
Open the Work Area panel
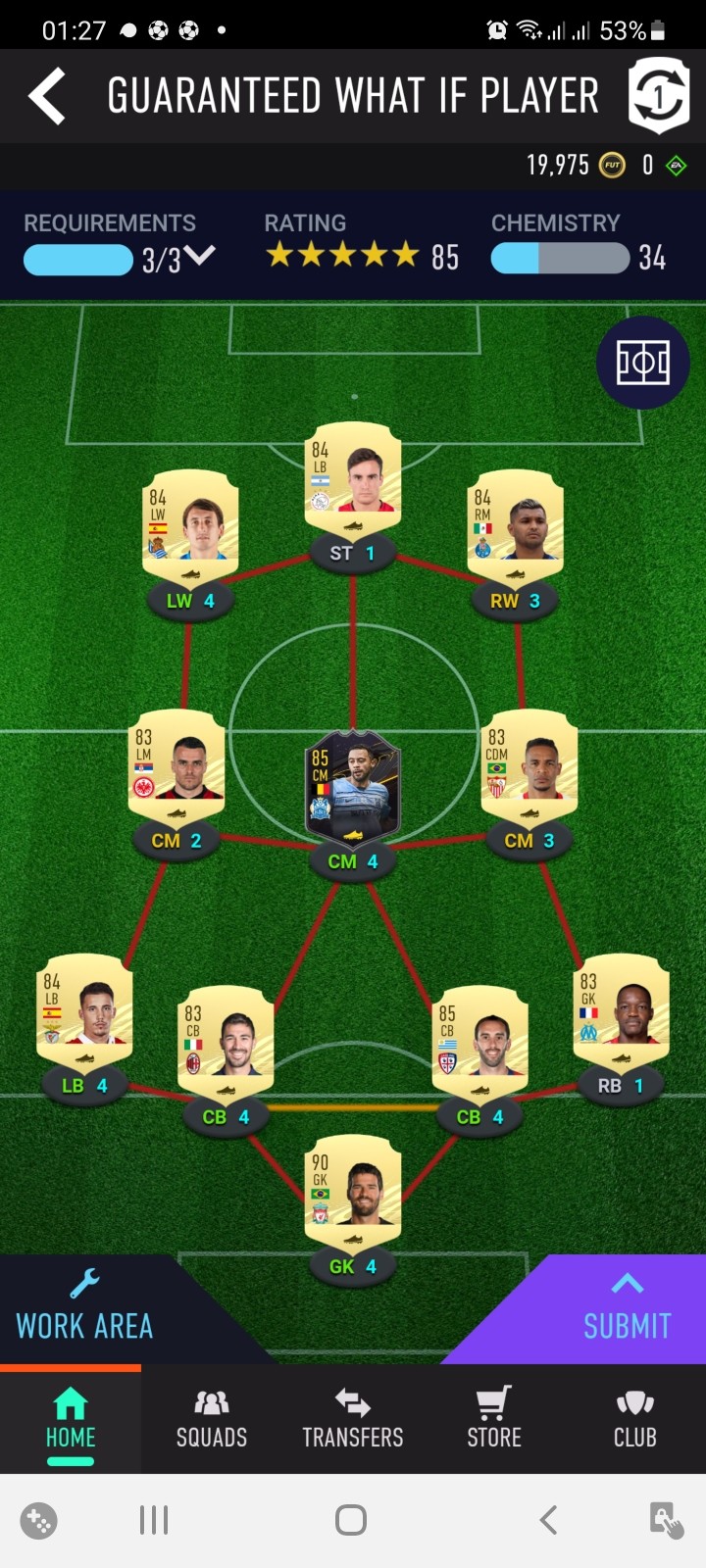[85, 1308]
